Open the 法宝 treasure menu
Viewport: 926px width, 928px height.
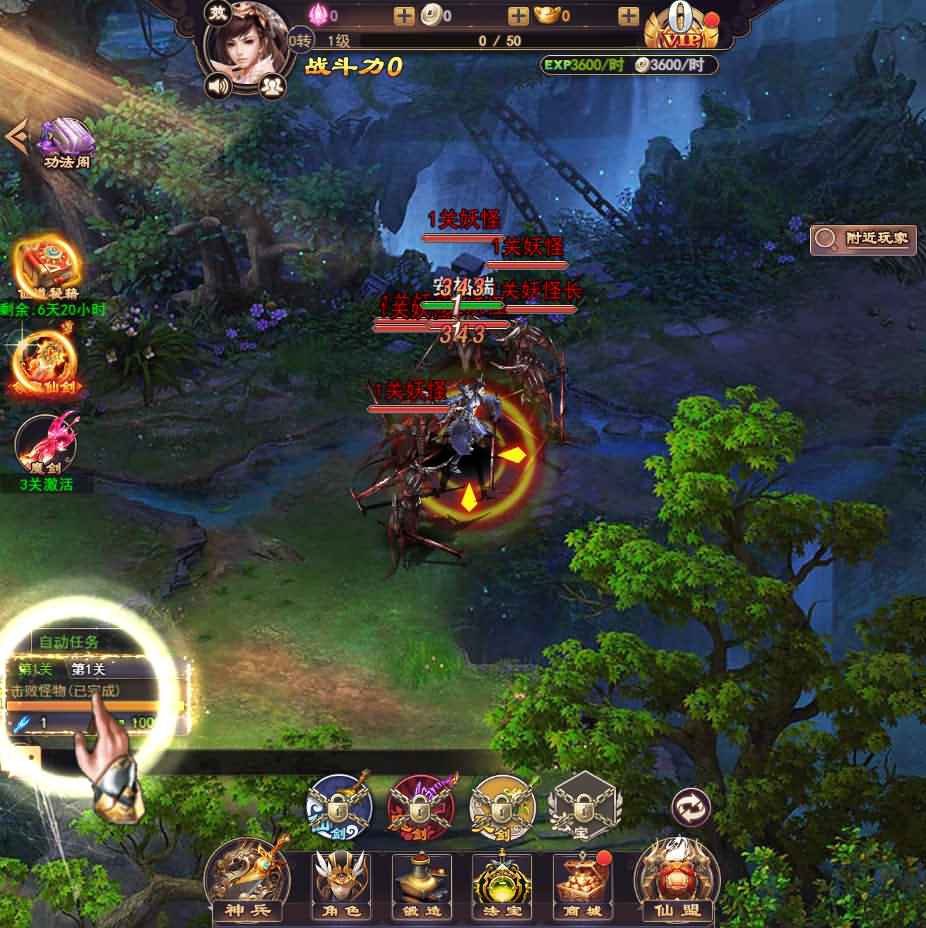(x=501, y=882)
